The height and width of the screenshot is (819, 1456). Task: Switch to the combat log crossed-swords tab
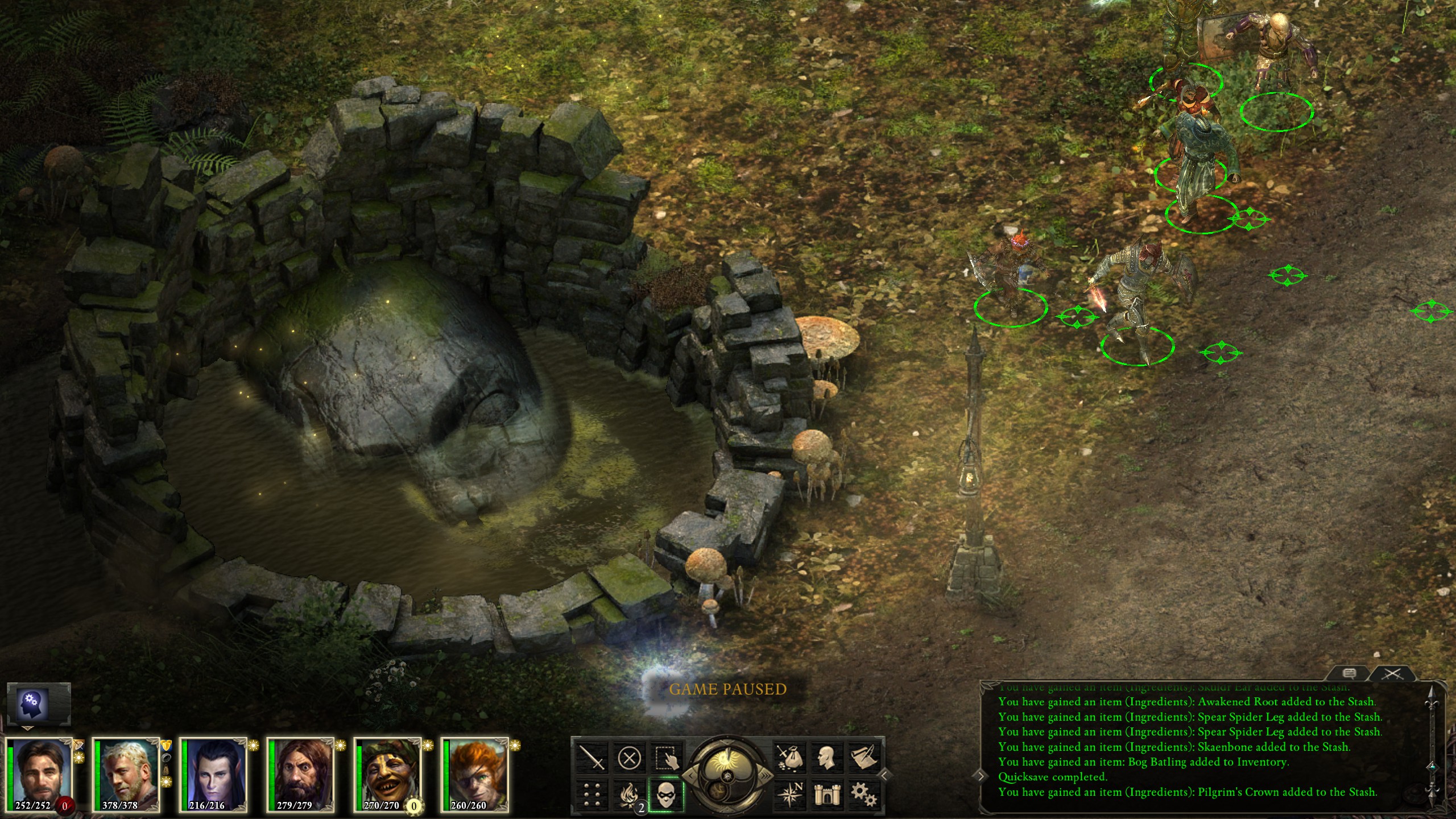tap(1392, 674)
